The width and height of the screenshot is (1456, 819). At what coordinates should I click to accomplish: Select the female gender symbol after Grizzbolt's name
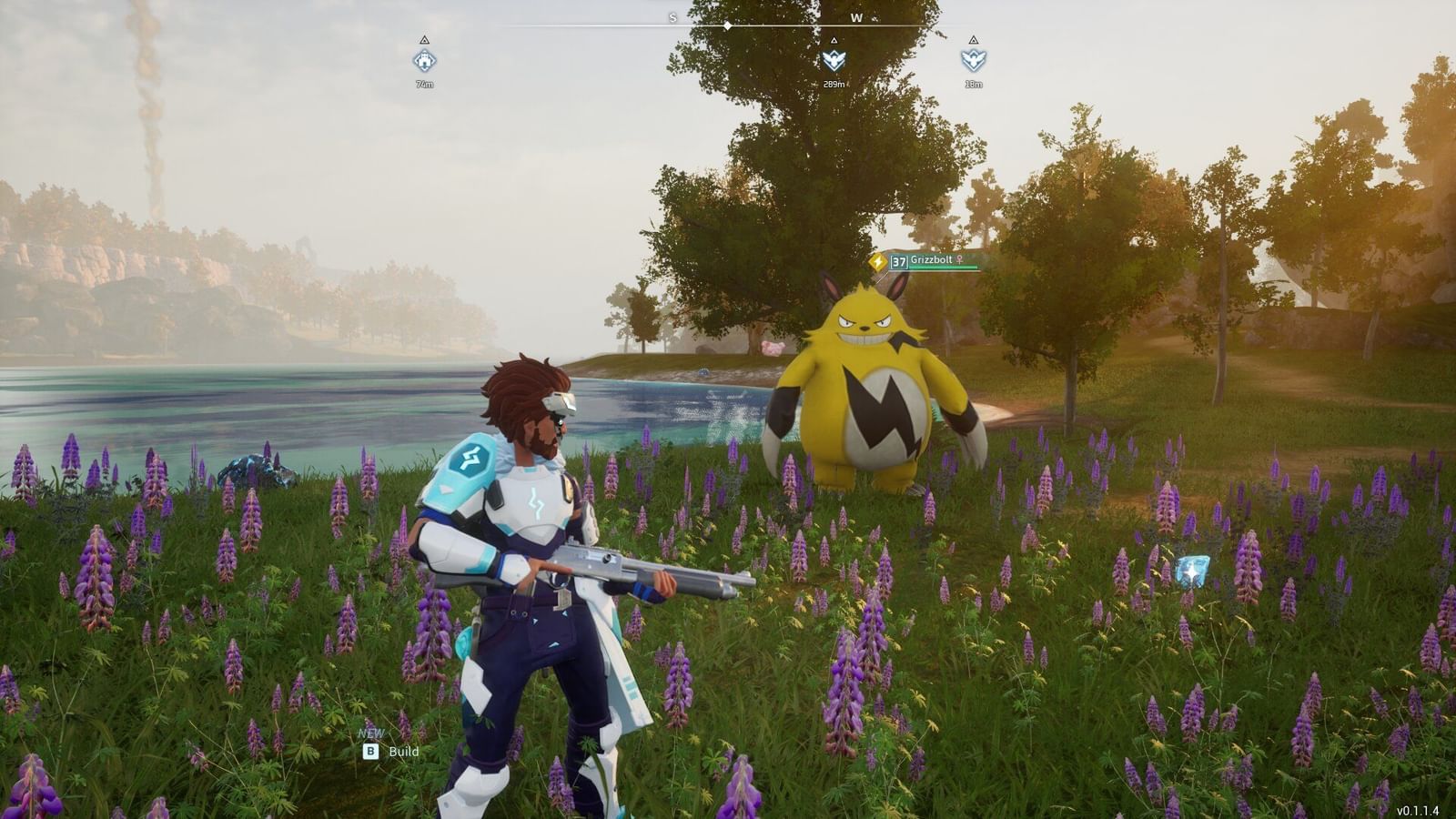coord(960,260)
